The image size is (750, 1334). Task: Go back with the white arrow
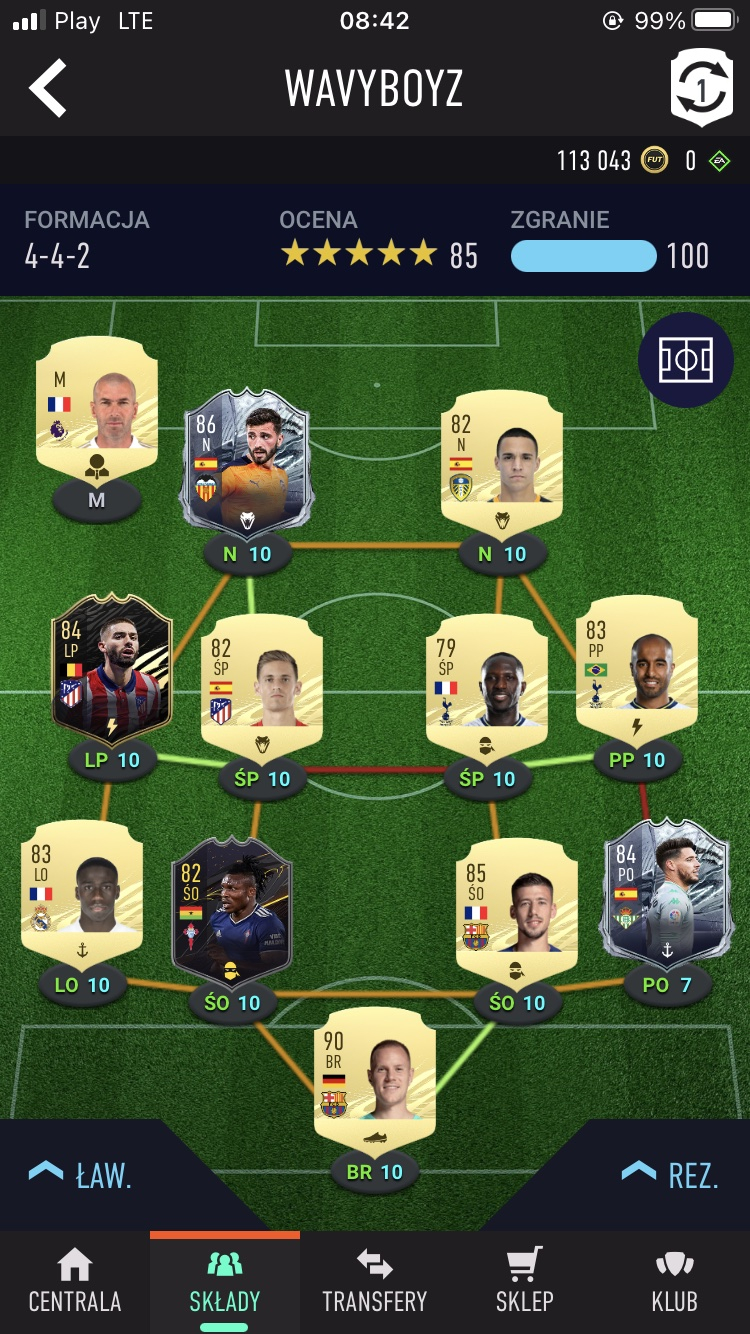(x=47, y=88)
